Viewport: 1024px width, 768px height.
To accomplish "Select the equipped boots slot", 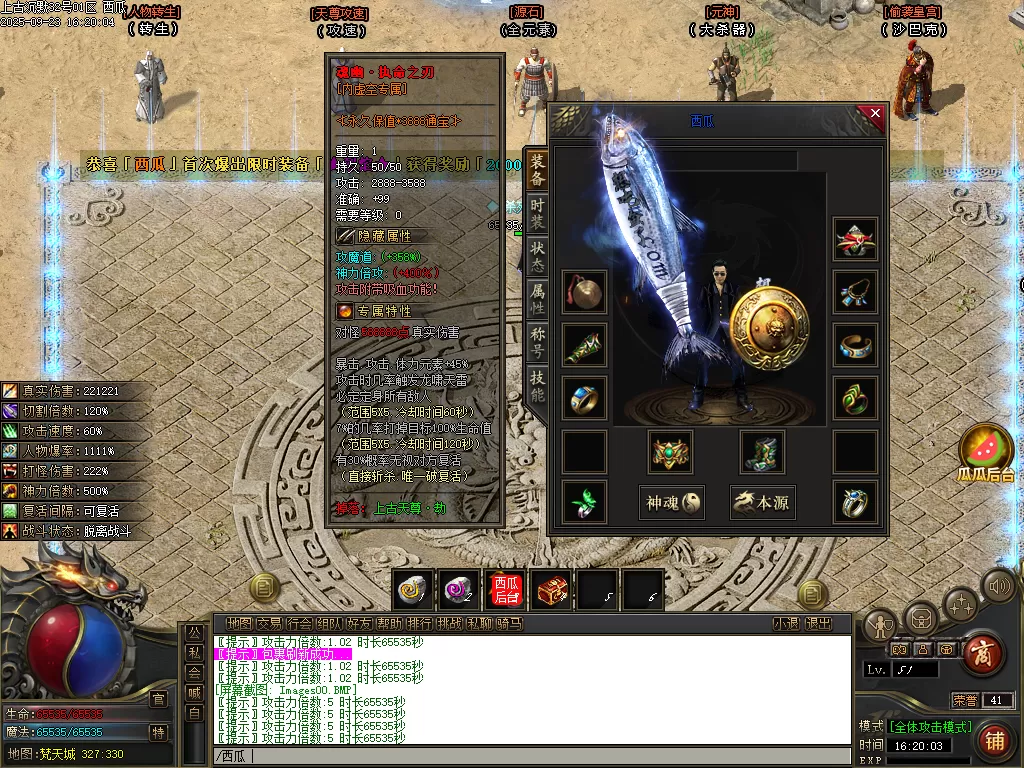I will pos(762,452).
